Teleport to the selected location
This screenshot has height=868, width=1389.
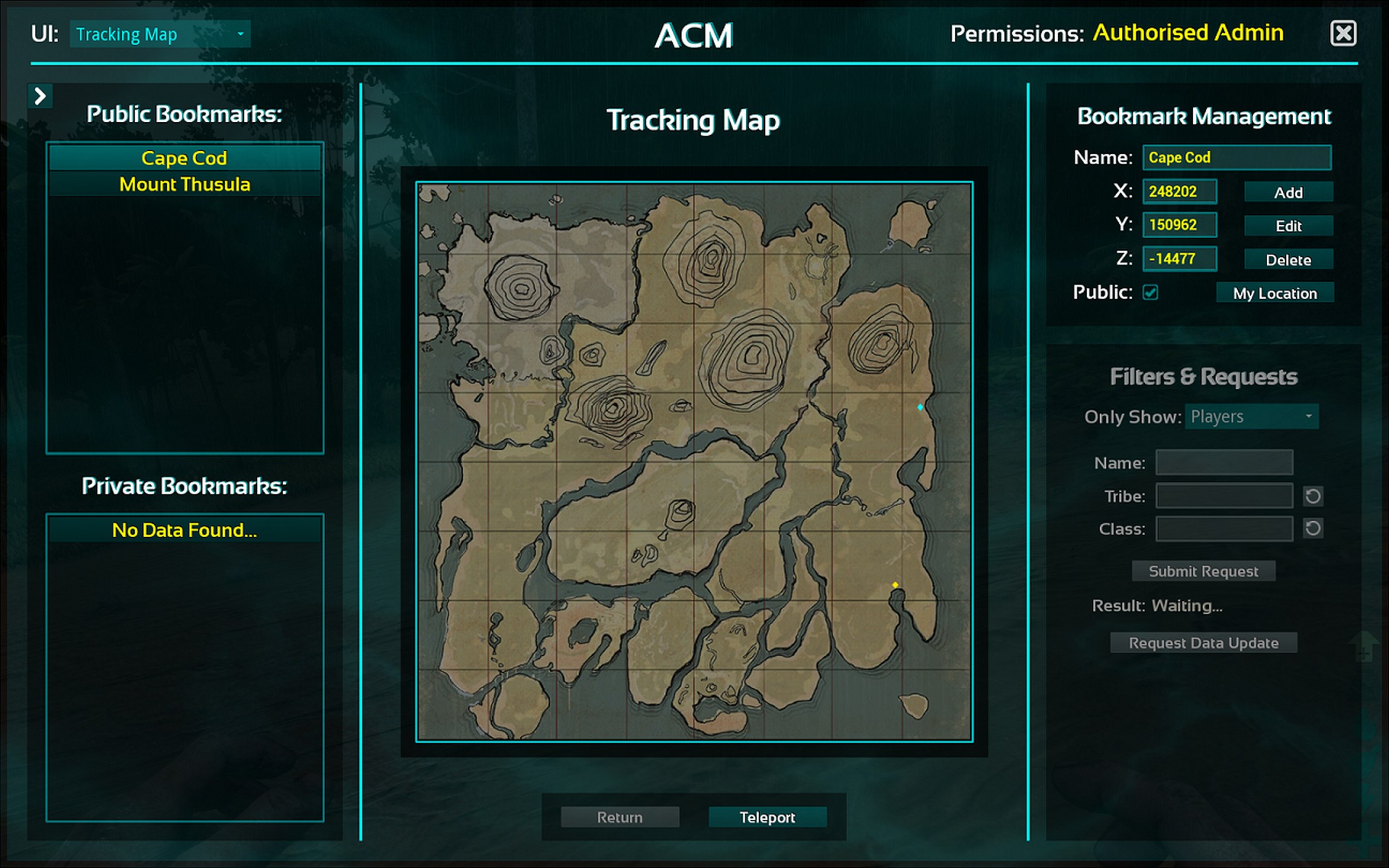(x=767, y=817)
